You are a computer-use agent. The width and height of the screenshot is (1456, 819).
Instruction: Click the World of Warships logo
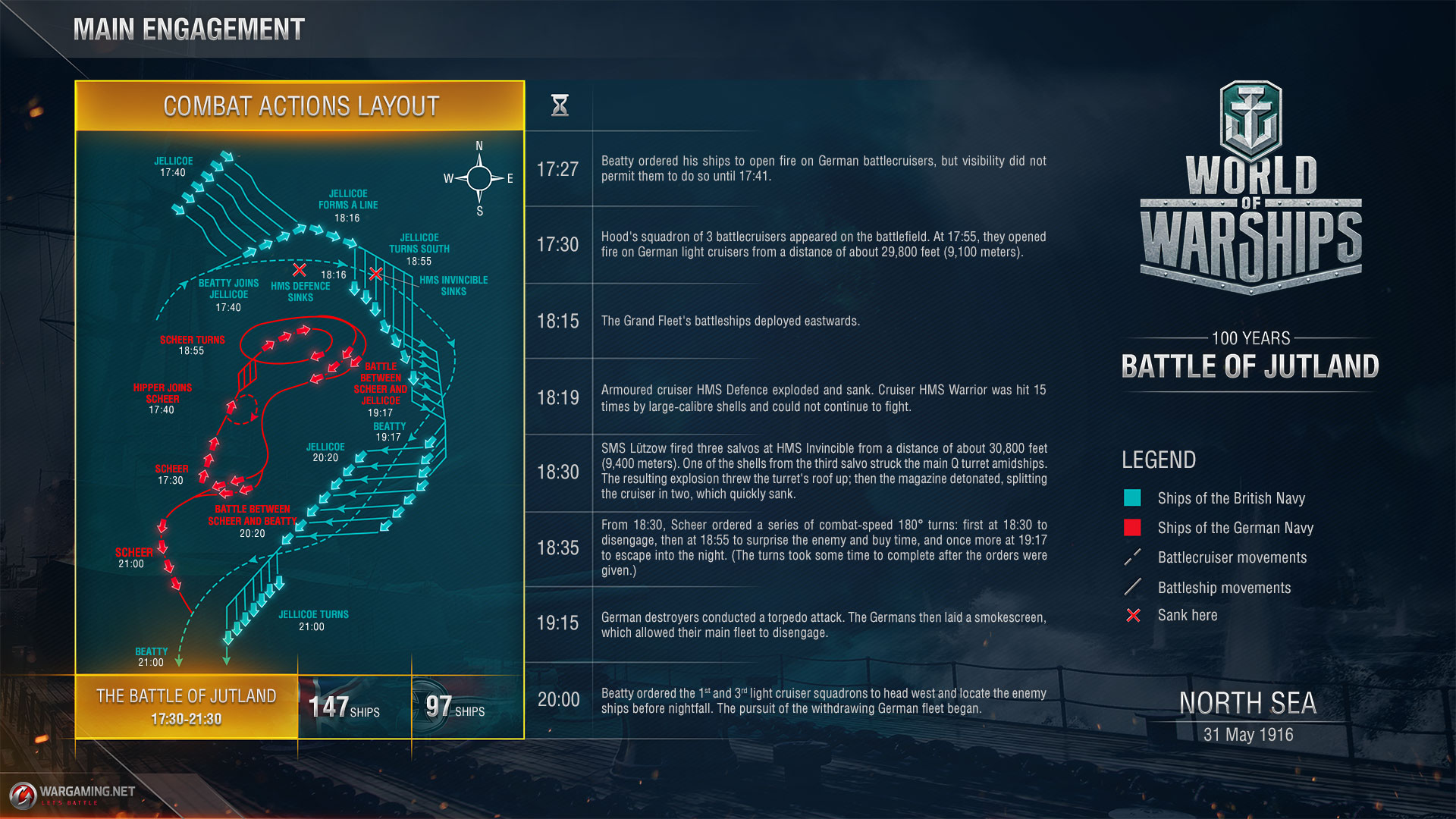tap(1250, 190)
